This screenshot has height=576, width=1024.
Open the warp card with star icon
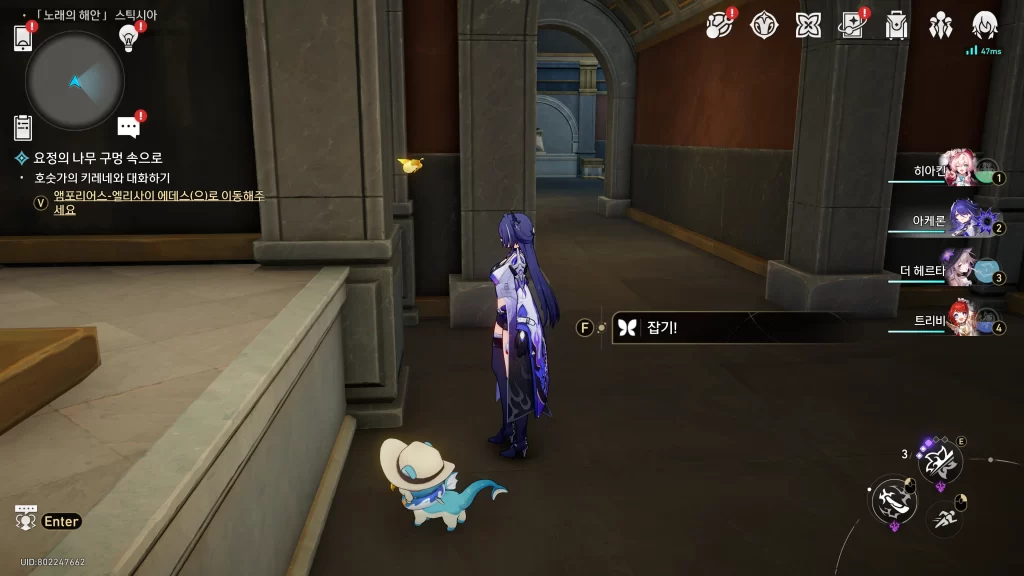852,26
